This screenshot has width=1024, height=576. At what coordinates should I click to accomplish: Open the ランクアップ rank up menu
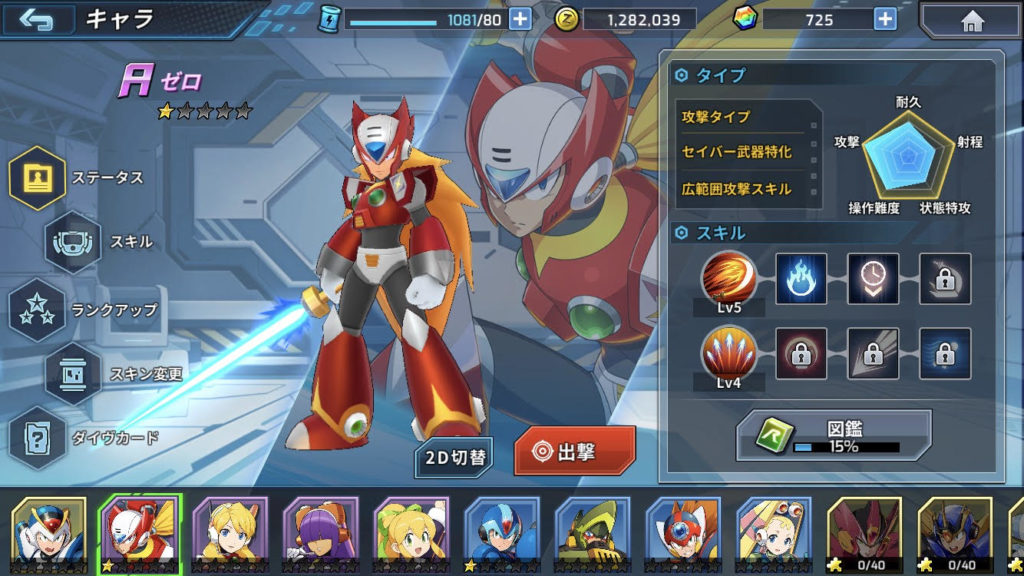38,309
